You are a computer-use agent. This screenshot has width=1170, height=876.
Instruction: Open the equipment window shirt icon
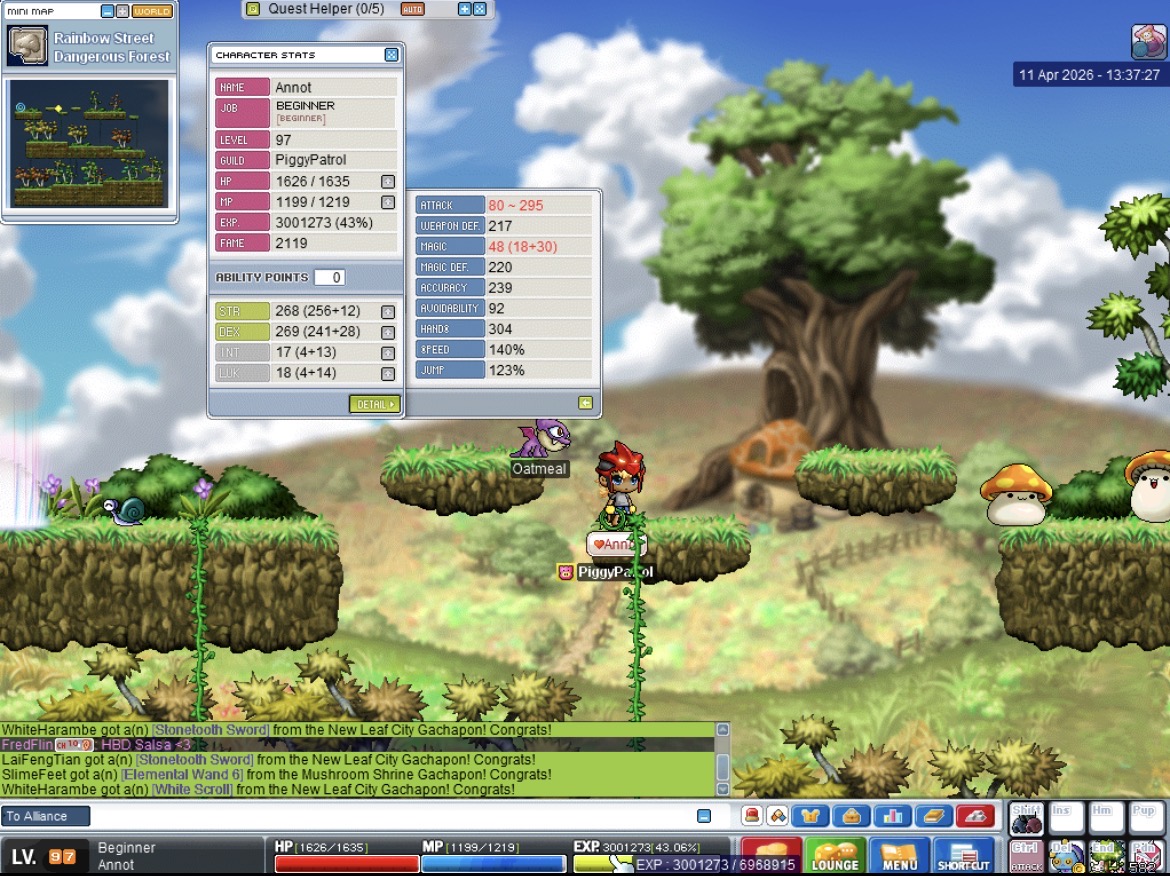pos(811,816)
